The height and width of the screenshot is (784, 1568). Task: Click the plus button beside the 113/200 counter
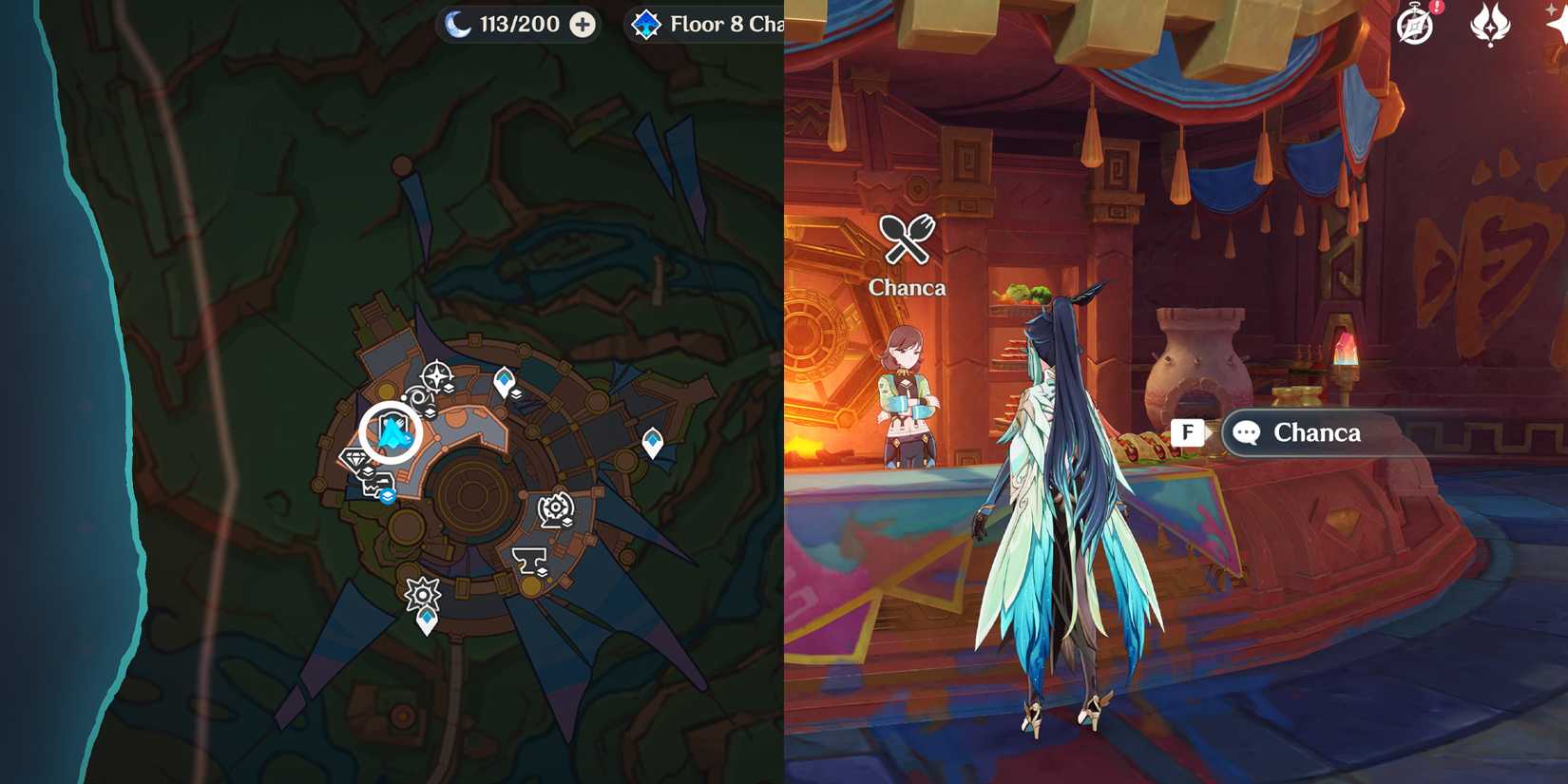581,24
